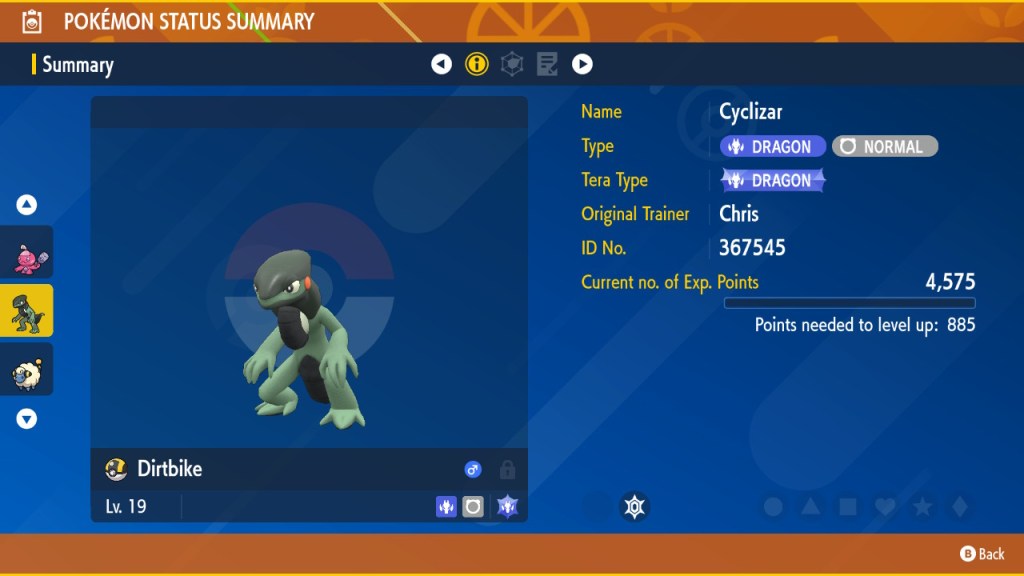Choose the highlighted Cyclizar party slot
This screenshot has height=576, width=1024.
[27, 312]
